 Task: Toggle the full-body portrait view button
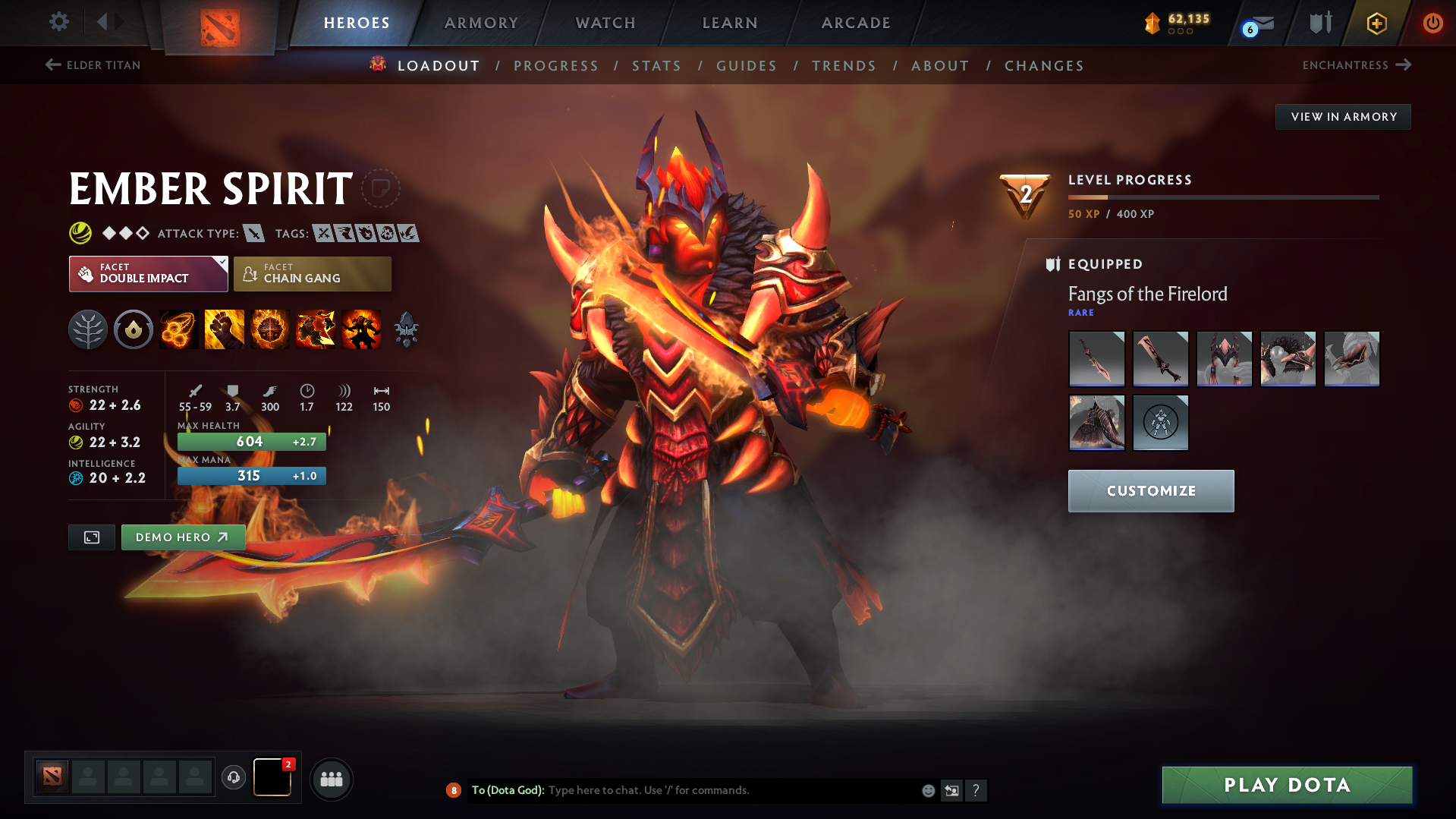coord(91,537)
